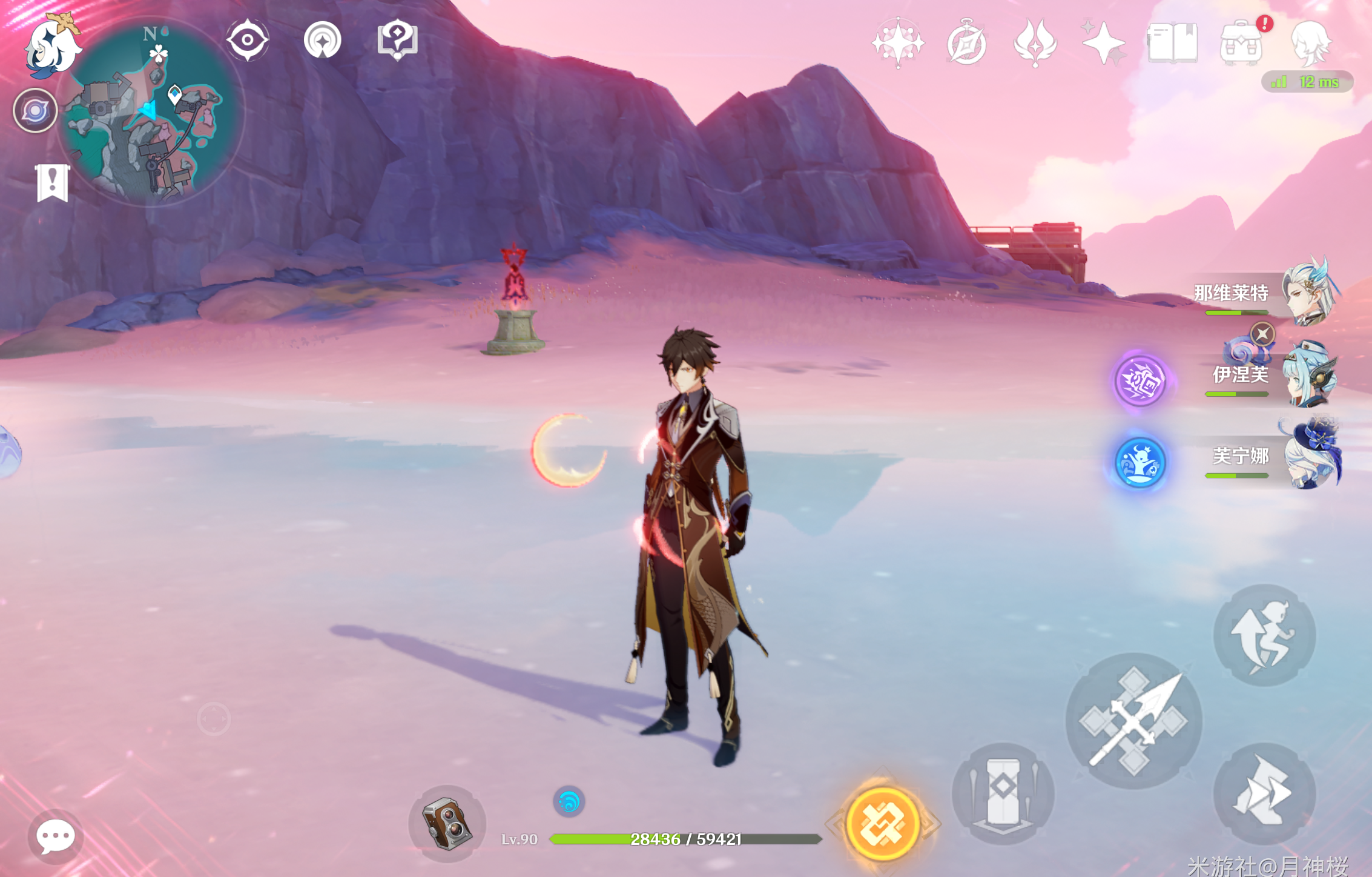Viewport: 1372px width, 877px height.
Task: Toggle elemental sight eye icon
Action: pos(247,40)
